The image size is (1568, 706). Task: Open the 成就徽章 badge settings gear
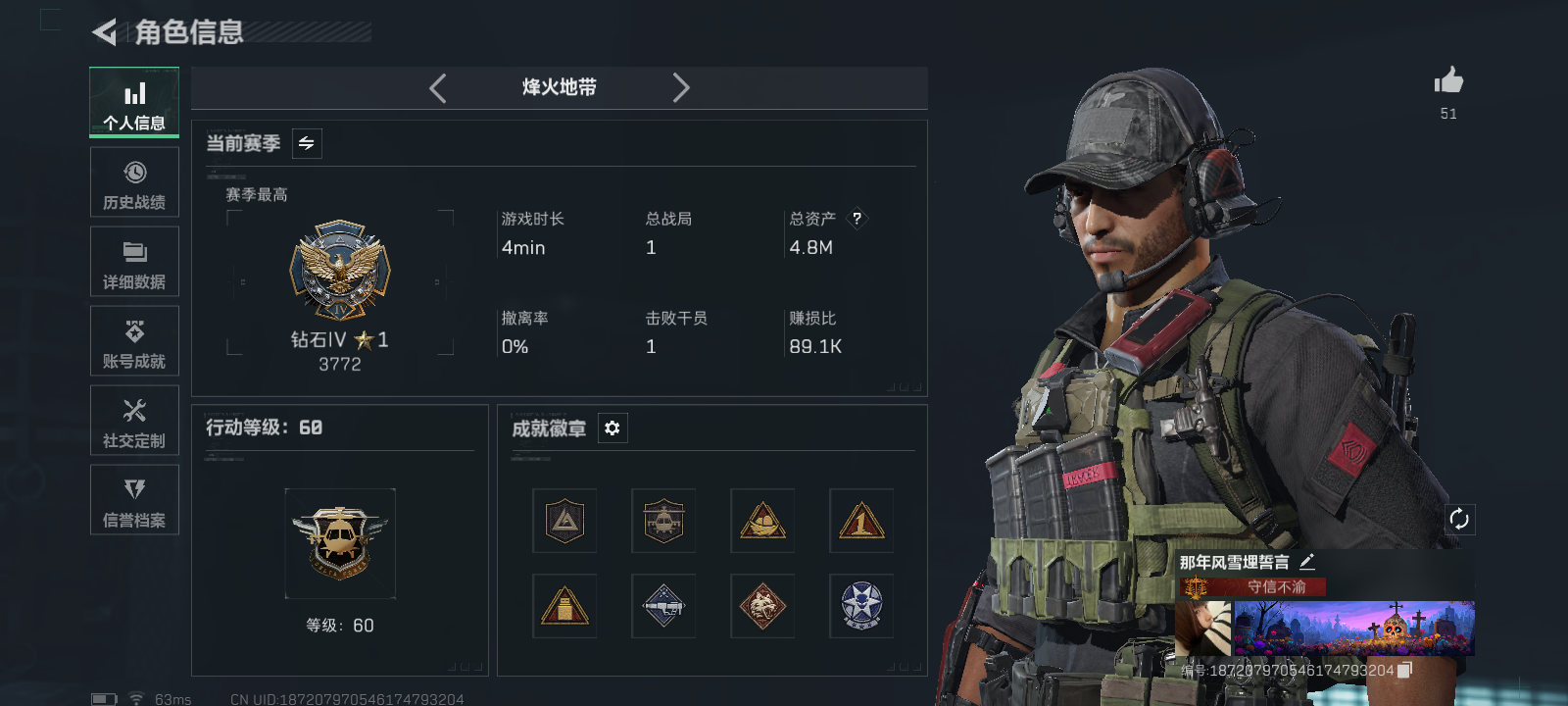click(x=612, y=428)
